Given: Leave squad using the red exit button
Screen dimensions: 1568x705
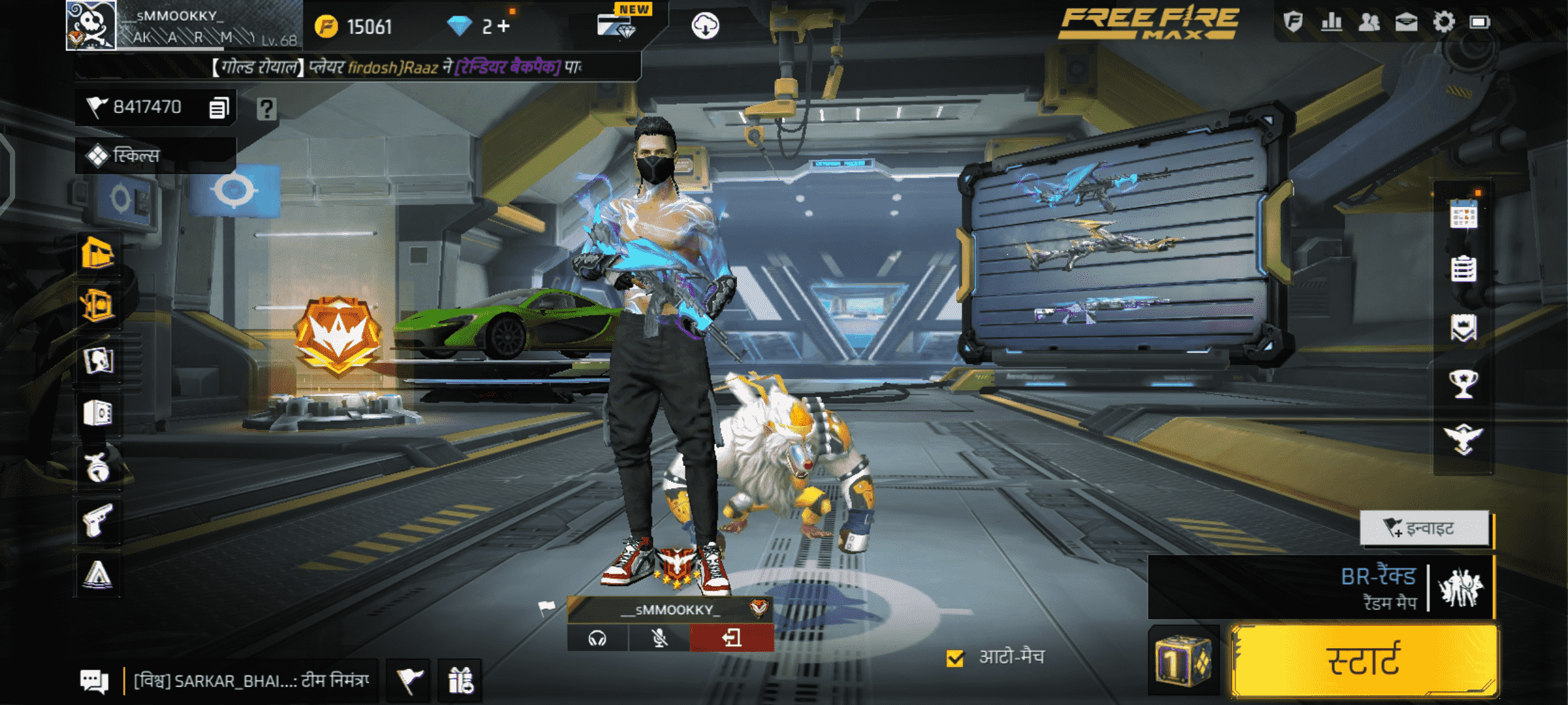Looking at the screenshot, I should pos(732,638).
